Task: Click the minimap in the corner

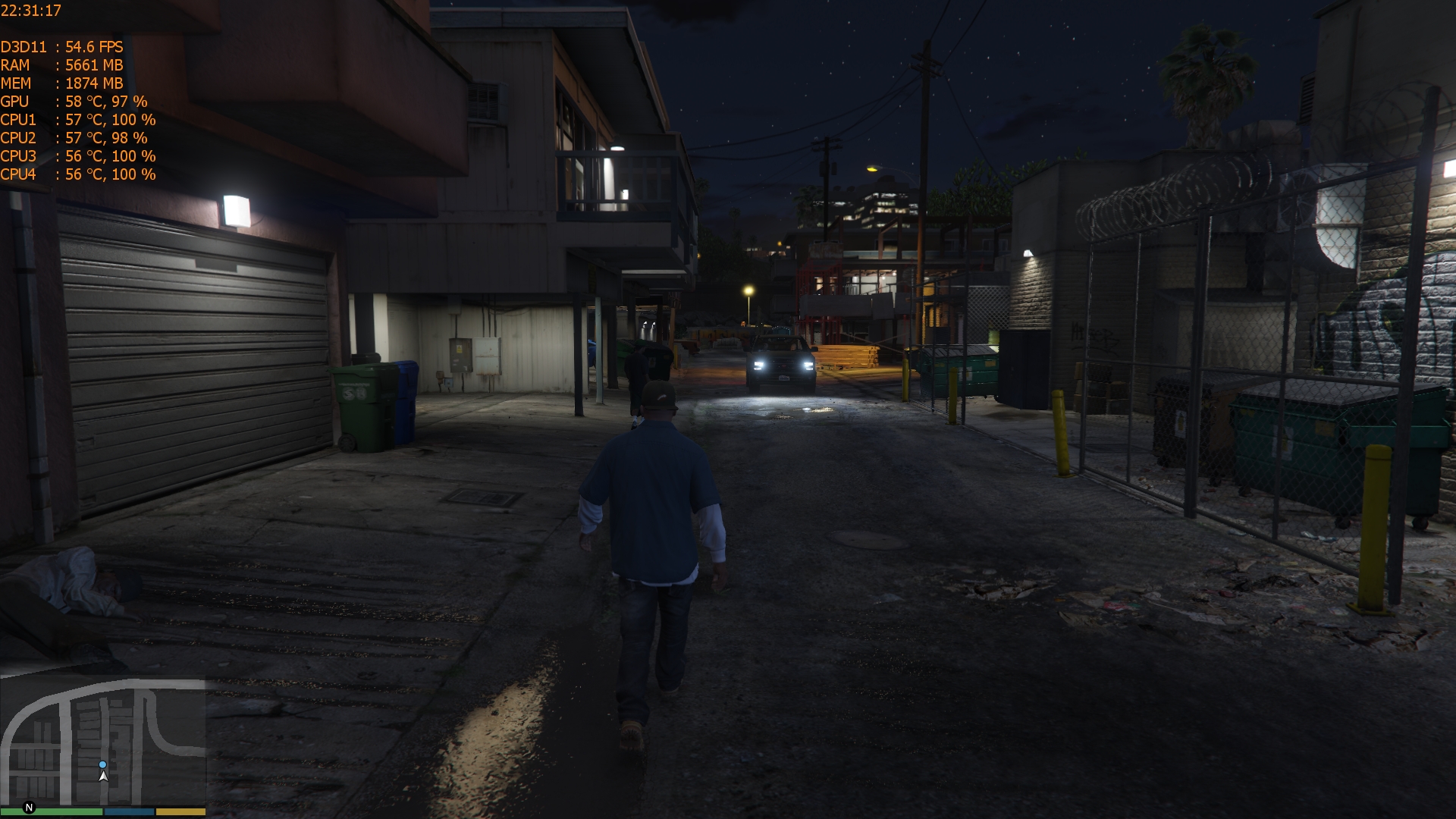Action: [x=103, y=742]
